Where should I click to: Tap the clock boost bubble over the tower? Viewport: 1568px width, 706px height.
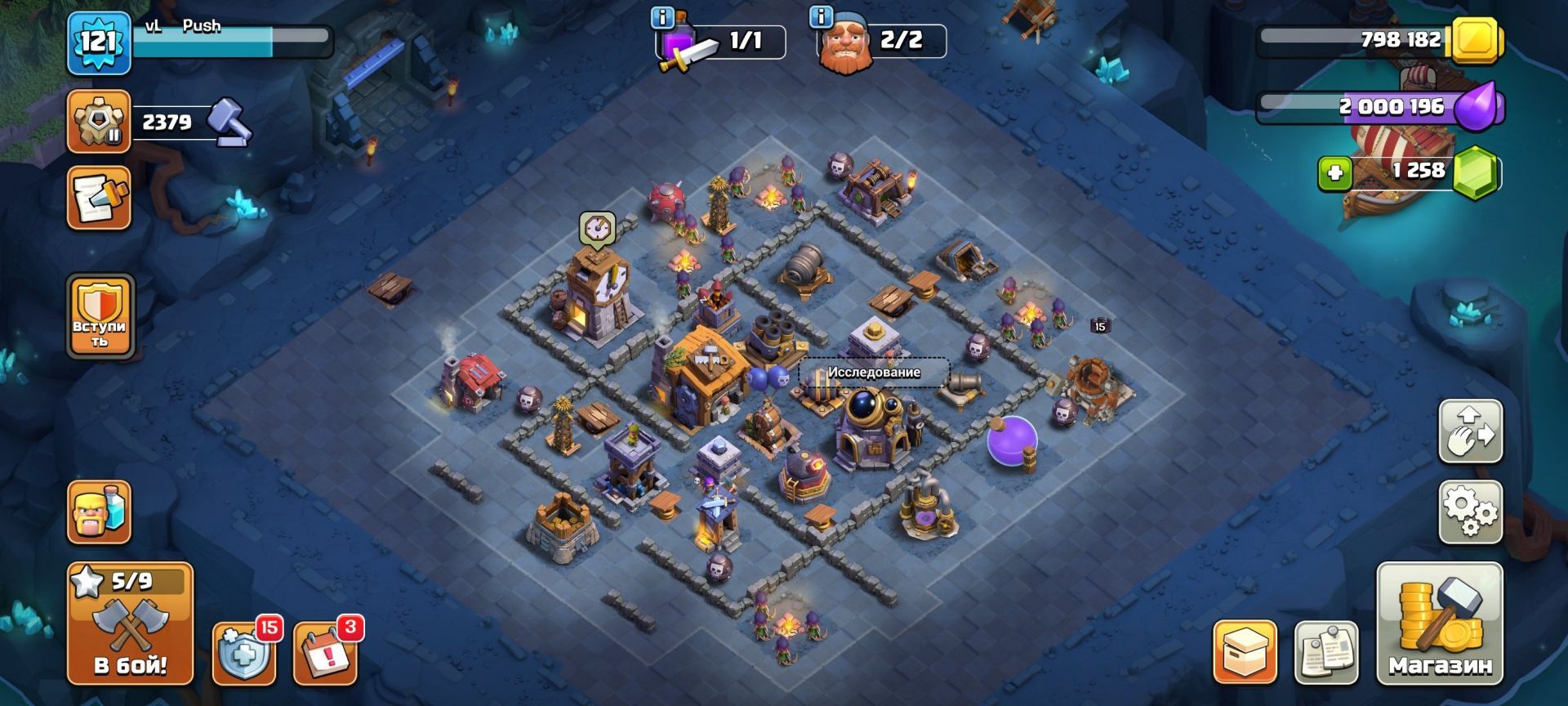[x=597, y=228]
